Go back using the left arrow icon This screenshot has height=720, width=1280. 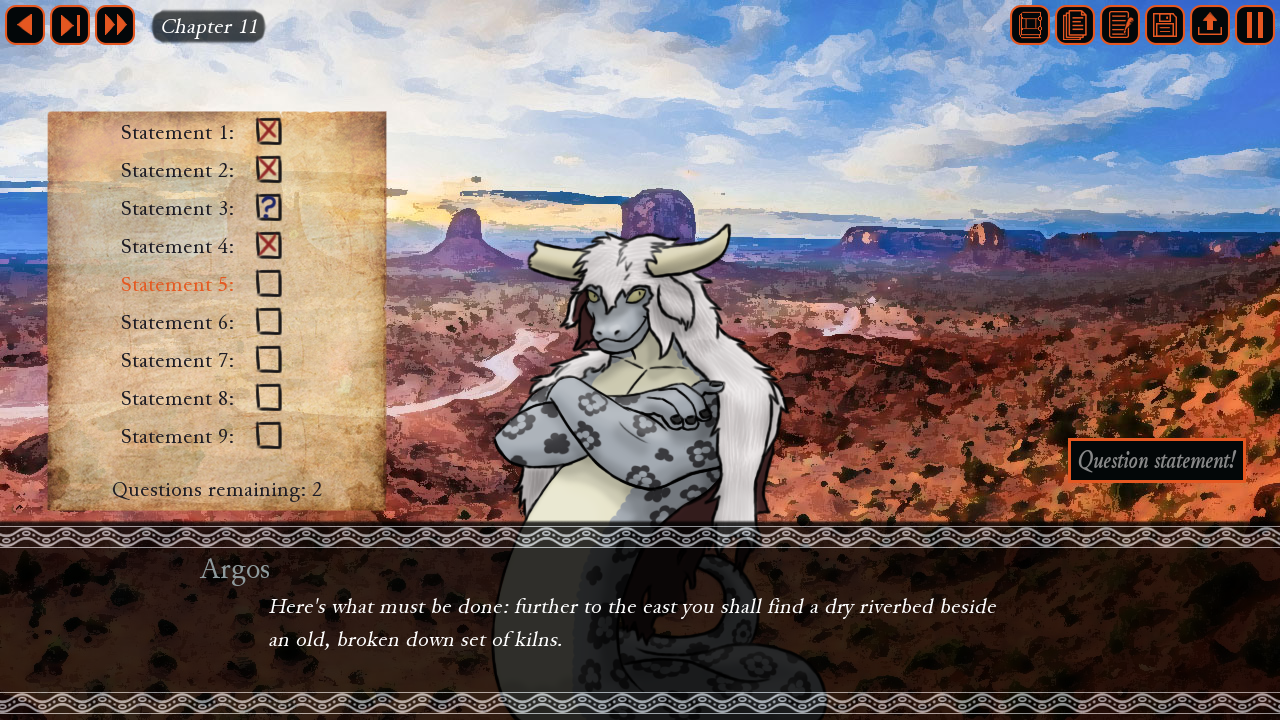[x=25, y=25]
